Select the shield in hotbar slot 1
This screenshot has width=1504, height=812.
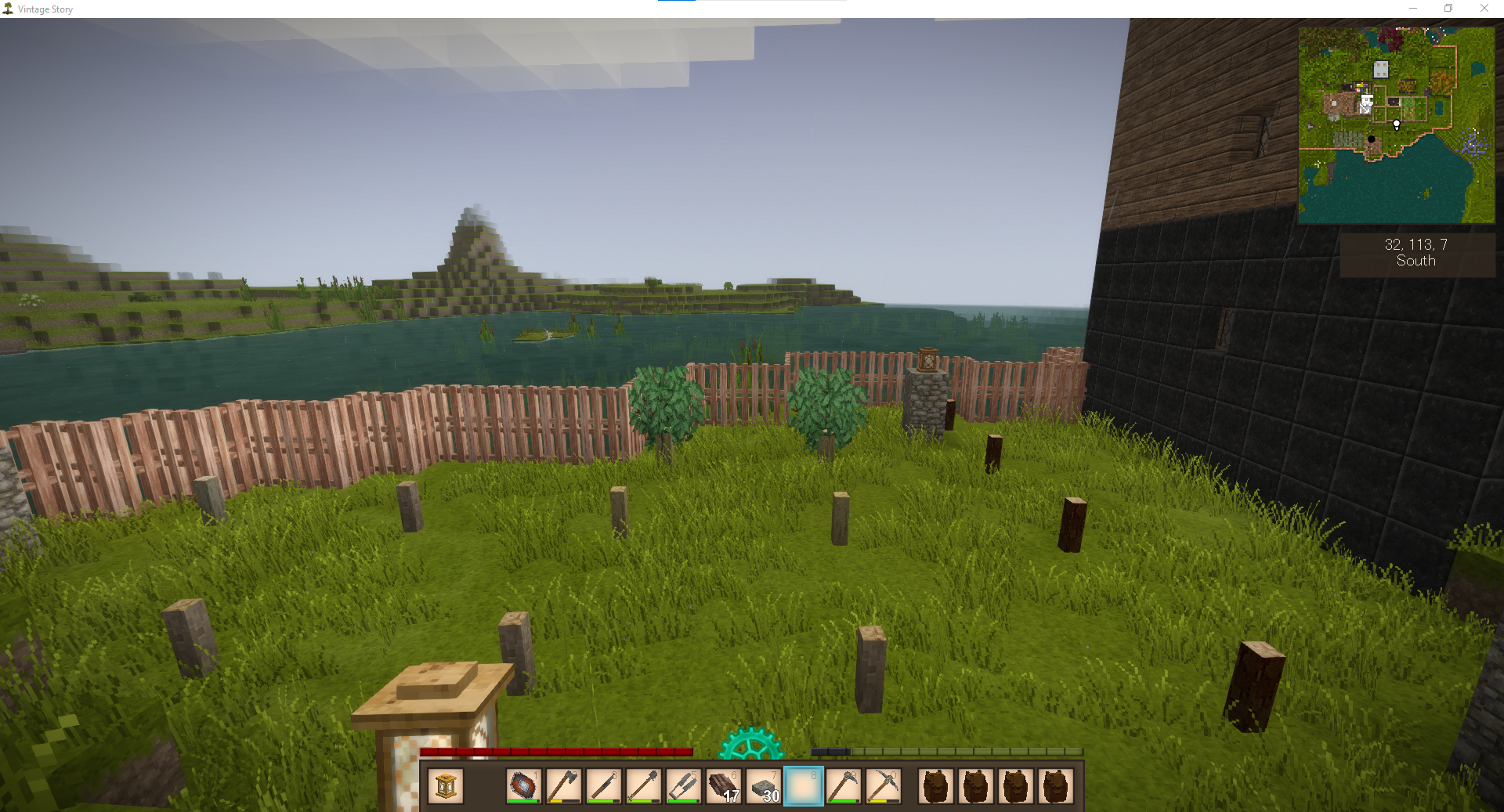[523, 786]
